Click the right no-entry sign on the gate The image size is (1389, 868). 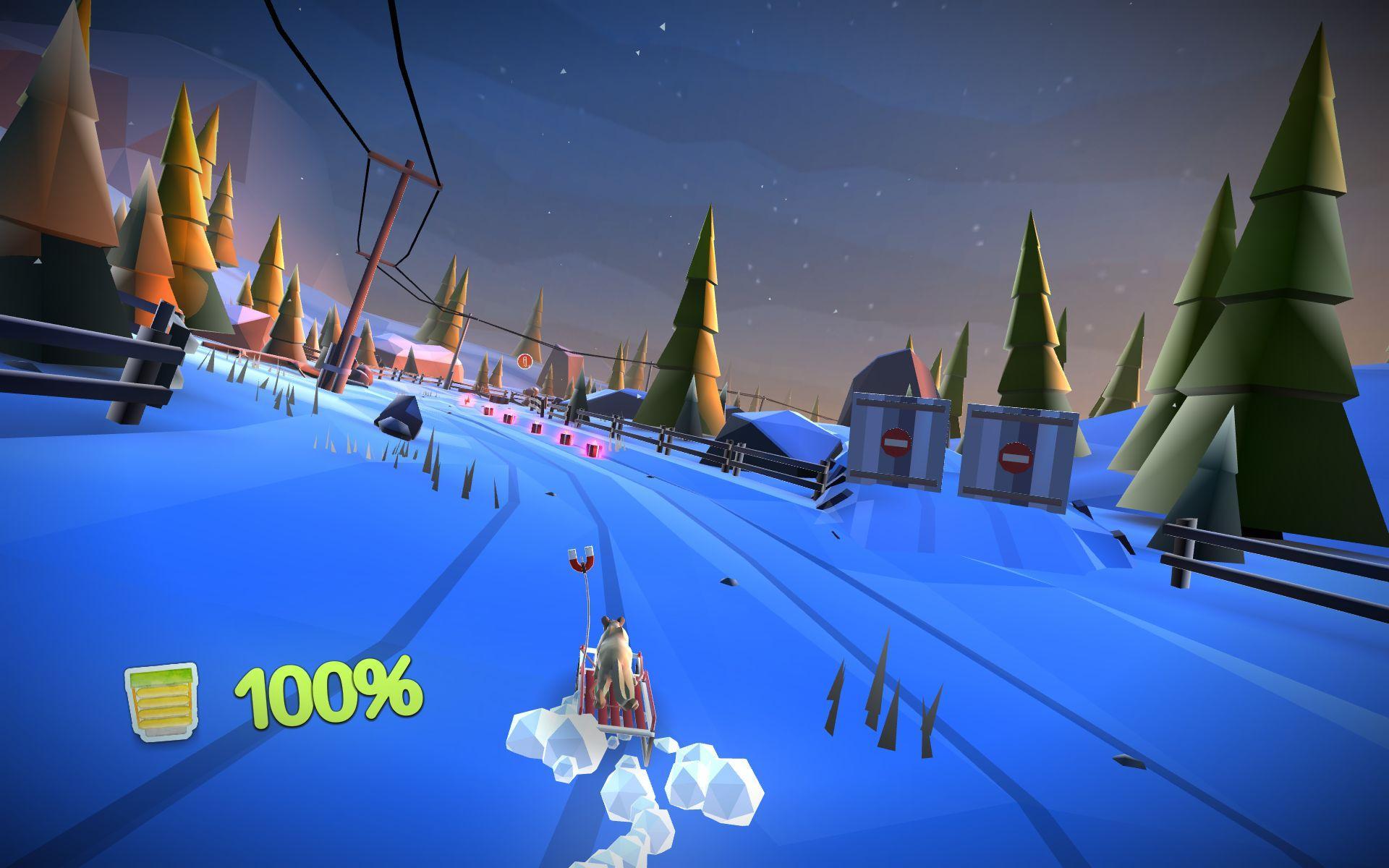pyautogui.click(x=1016, y=456)
